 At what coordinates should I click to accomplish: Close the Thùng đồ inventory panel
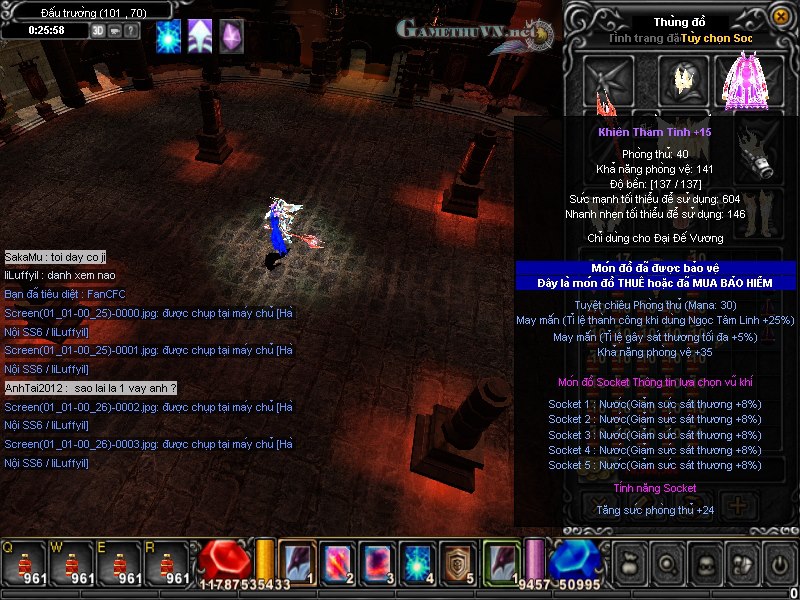pos(780,17)
